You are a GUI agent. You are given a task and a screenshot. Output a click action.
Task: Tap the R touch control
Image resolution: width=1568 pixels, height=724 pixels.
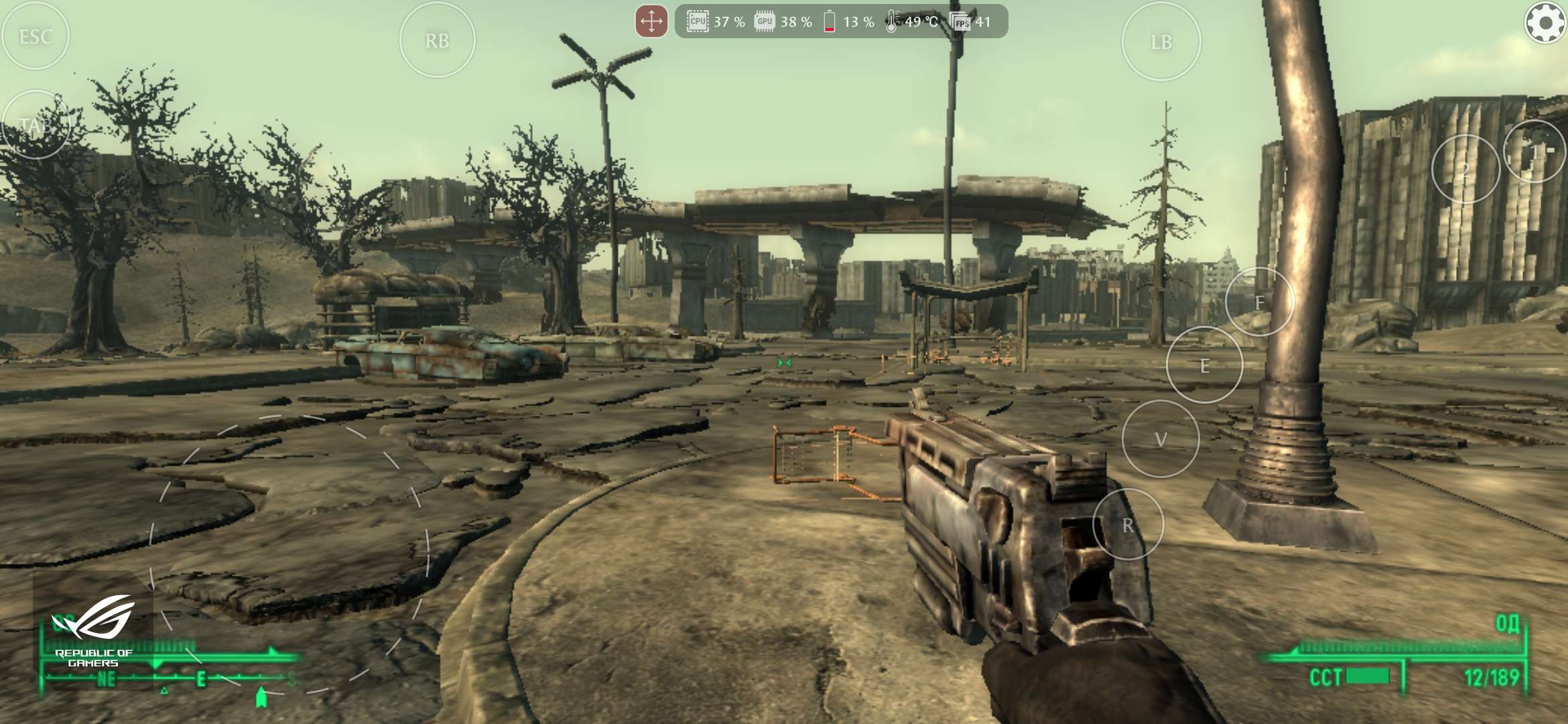(x=1128, y=524)
